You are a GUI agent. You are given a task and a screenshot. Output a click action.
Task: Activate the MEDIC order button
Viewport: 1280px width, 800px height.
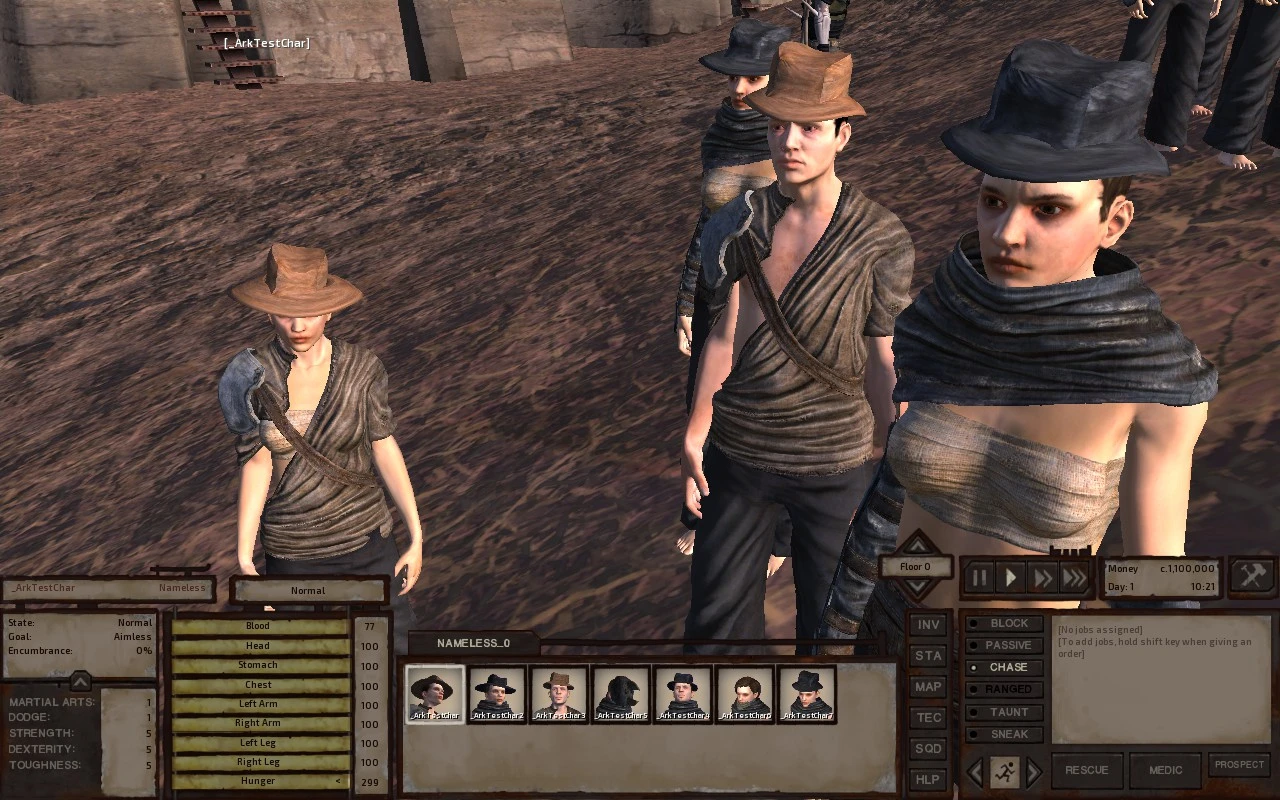(x=1165, y=770)
